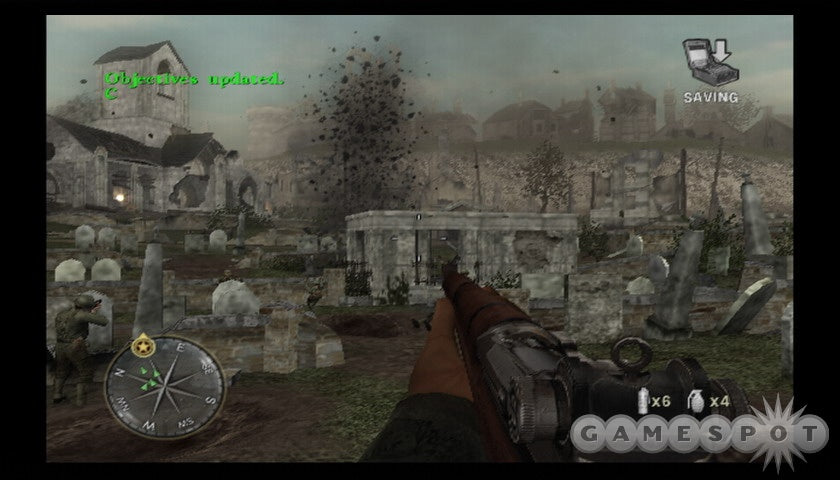Click the saving typewriter icon
Image resolution: width=840 pixels, height=480 pixels.
point(707,62)
